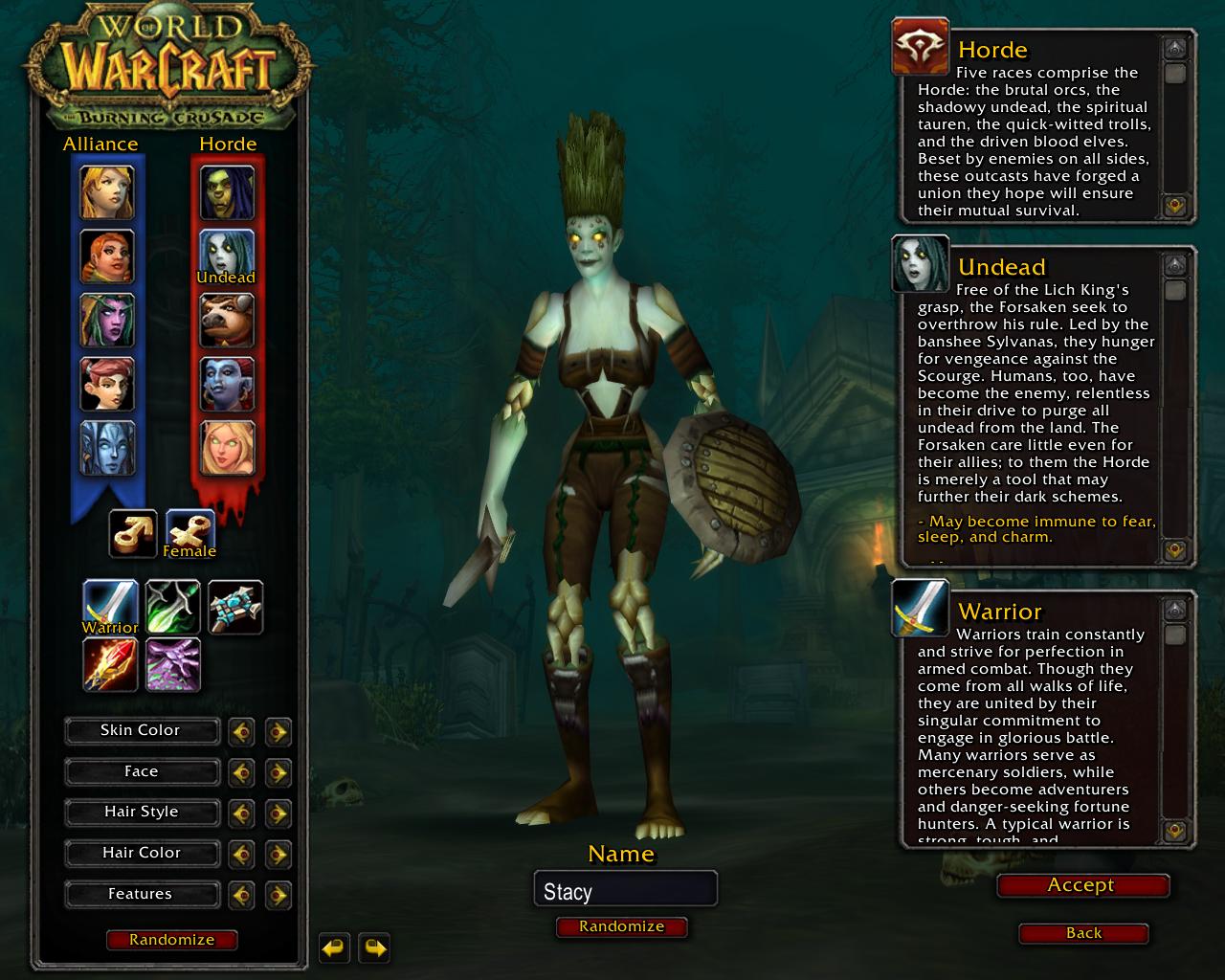This screenshot has width=1225, height=980.
Task: Accept the character creation
Action: click(1081, 885)
